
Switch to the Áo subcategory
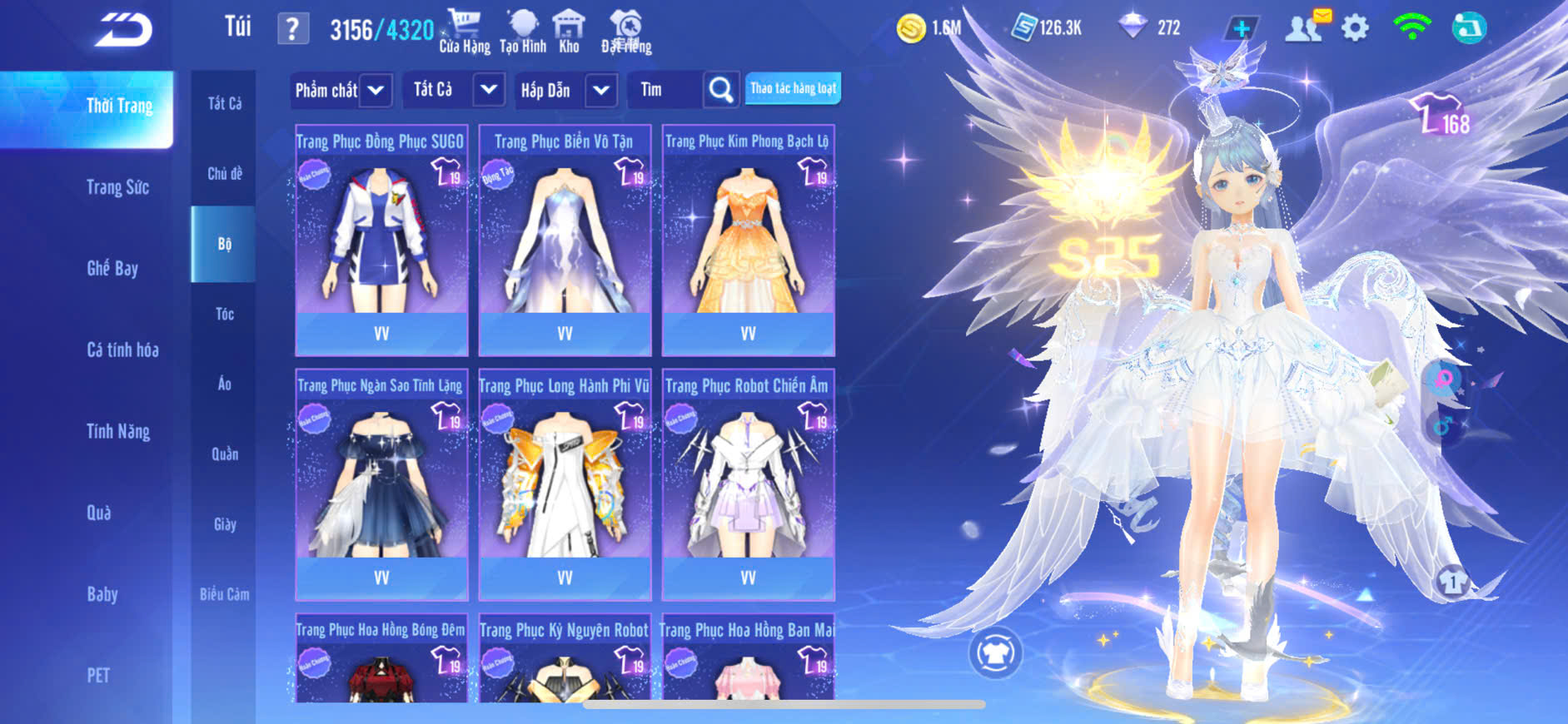224,384
